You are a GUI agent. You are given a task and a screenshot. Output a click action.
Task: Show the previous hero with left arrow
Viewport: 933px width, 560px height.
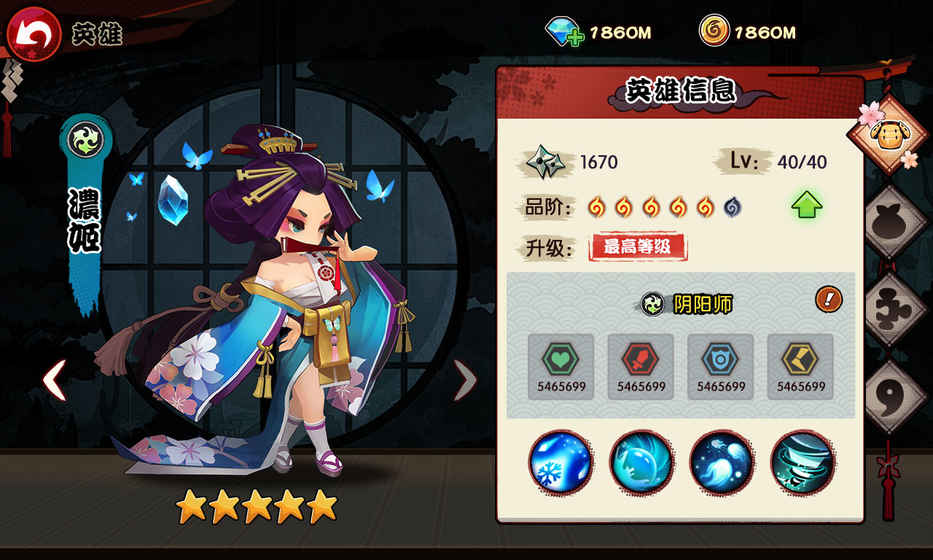click(54, 380)
